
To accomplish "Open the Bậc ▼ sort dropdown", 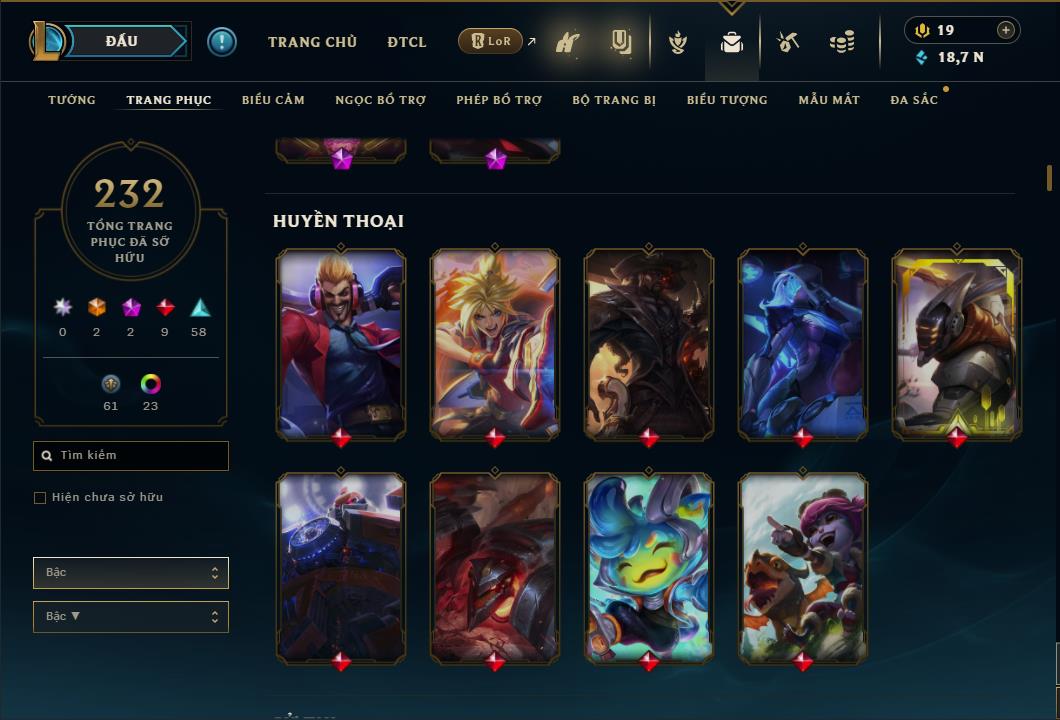I will [x=131, y=617].
